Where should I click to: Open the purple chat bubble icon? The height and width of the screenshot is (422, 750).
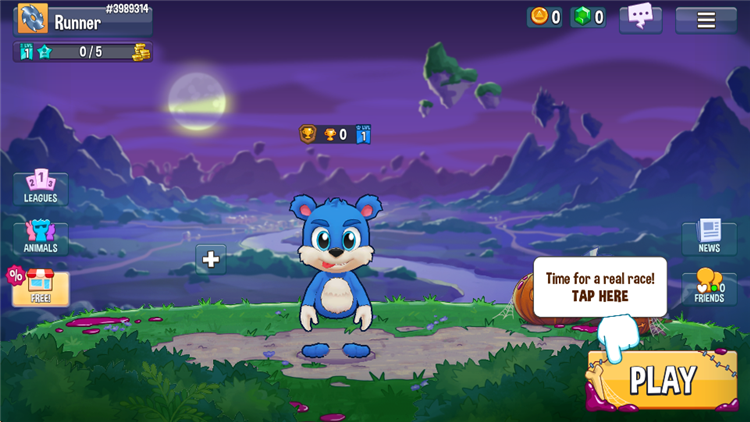coord(641,17)
